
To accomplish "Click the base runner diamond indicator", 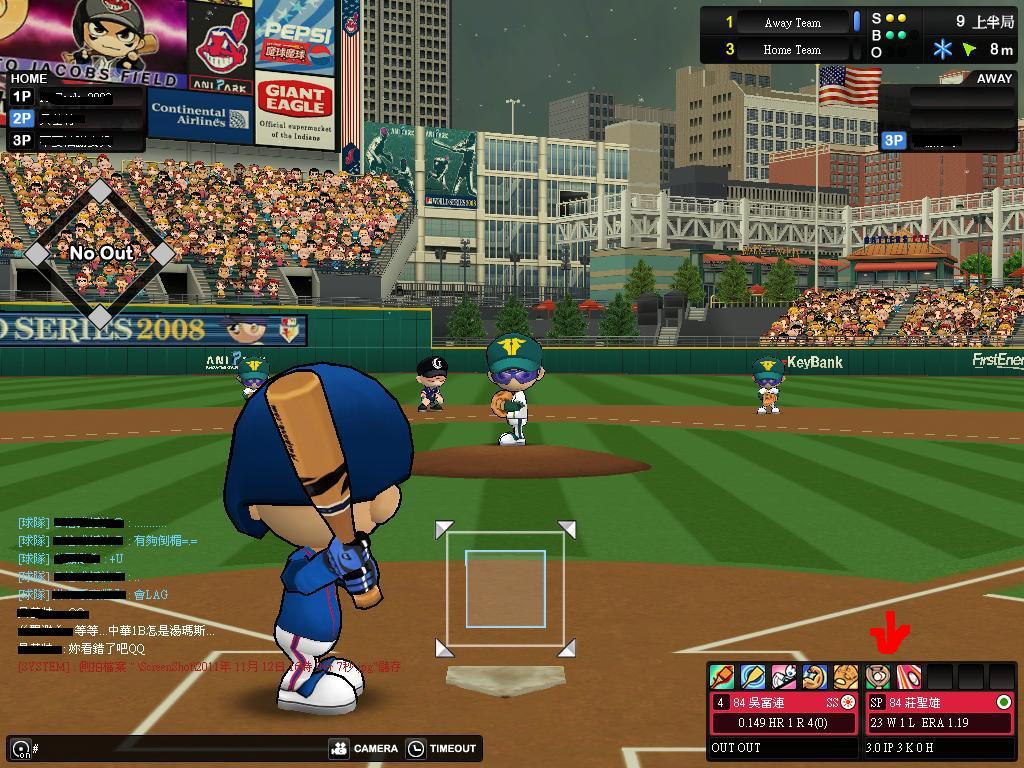I will click(100, 253).
